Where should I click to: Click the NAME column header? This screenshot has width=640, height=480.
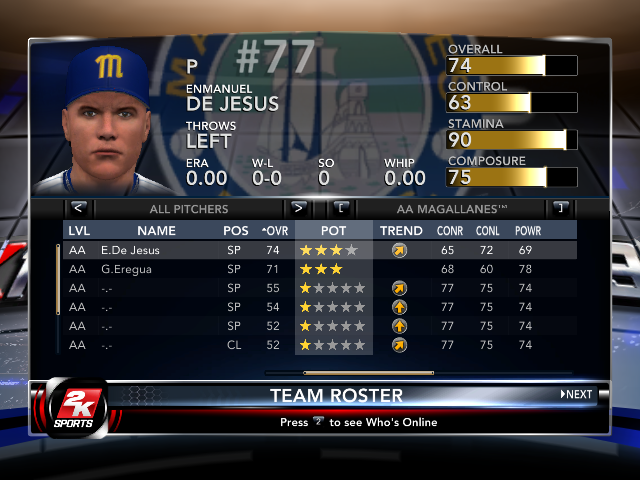156,231
